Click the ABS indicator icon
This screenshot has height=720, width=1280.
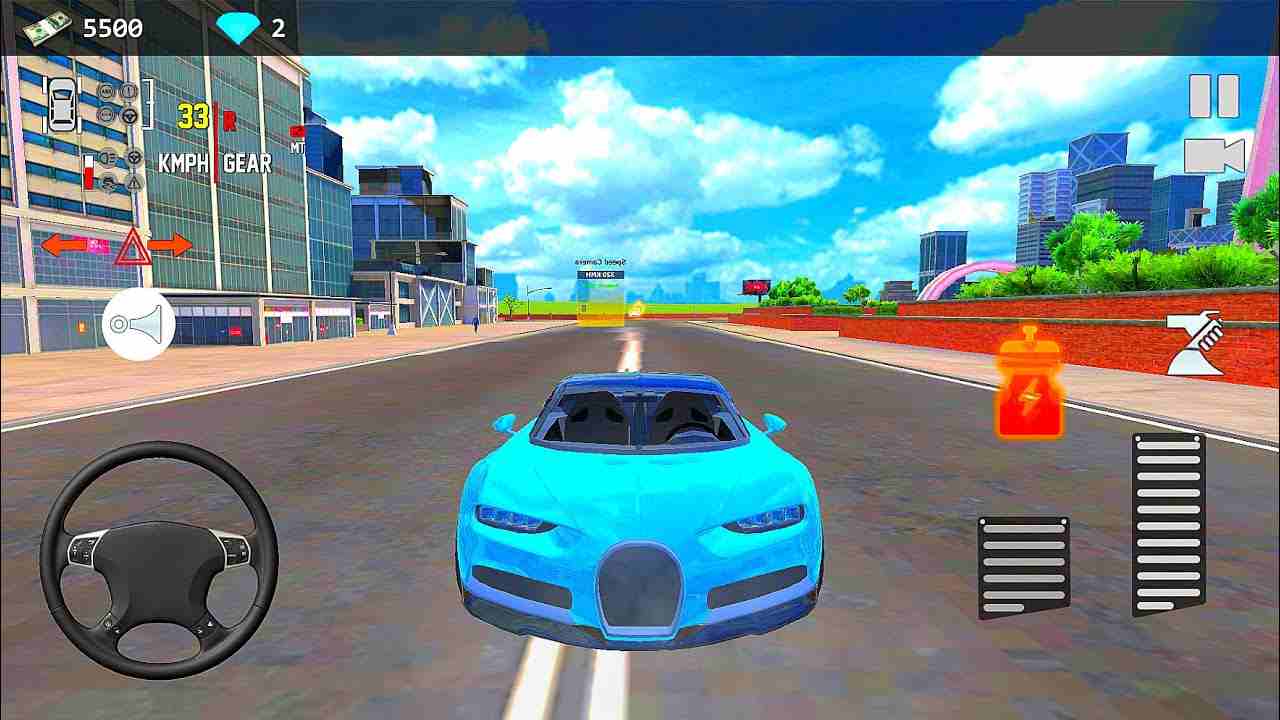(105, 89)
